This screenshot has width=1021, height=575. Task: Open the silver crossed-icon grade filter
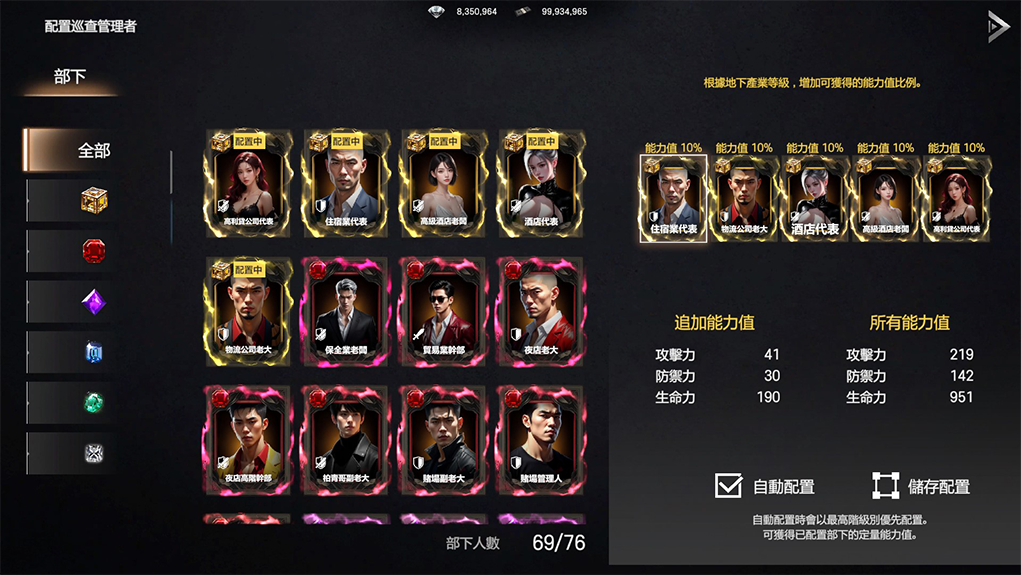(x=94, y=453)
